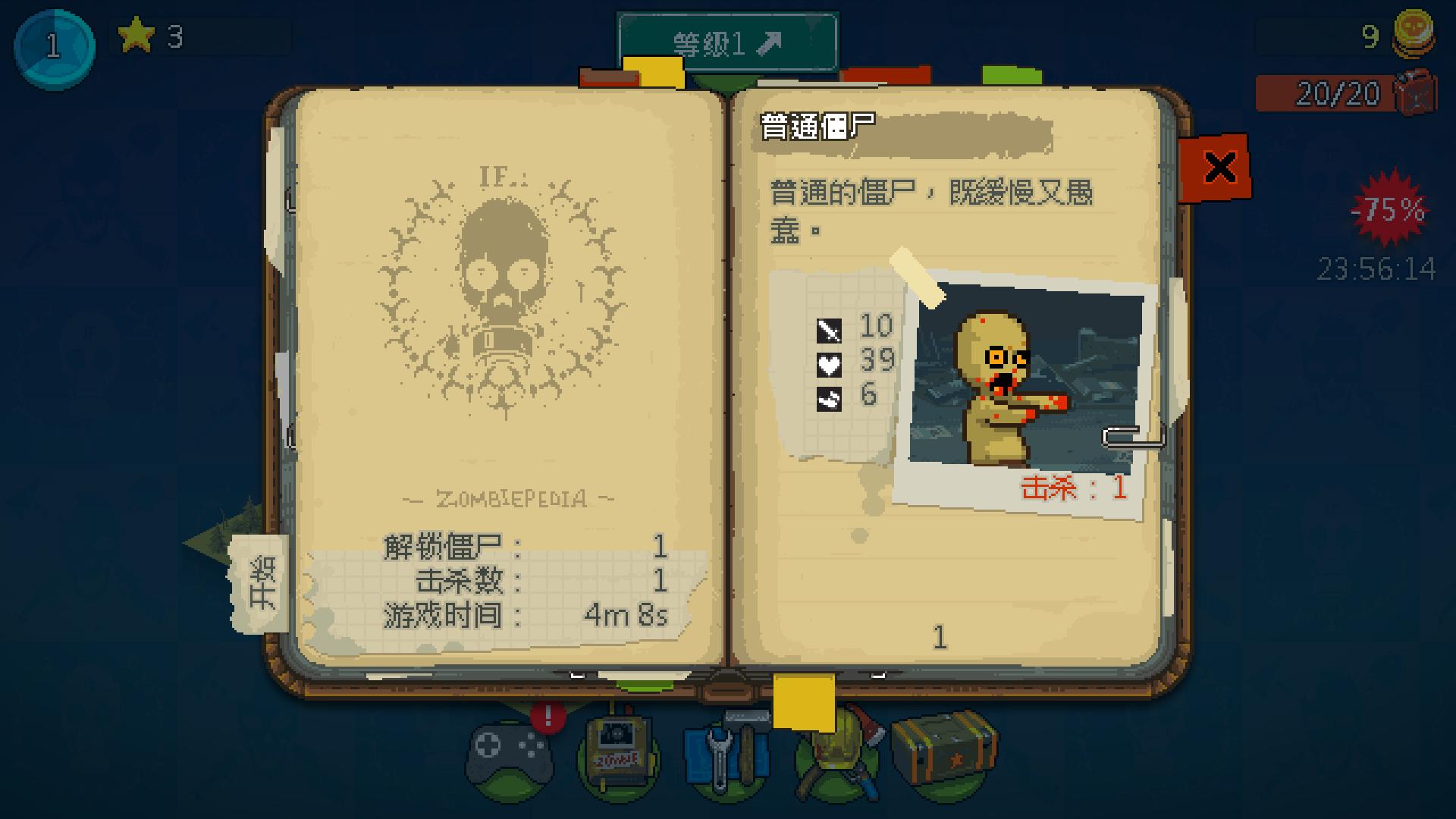This screenshot has width=1456, height=819.
Task: Click the red fuel canister icon
Action: coord(1412,93)
